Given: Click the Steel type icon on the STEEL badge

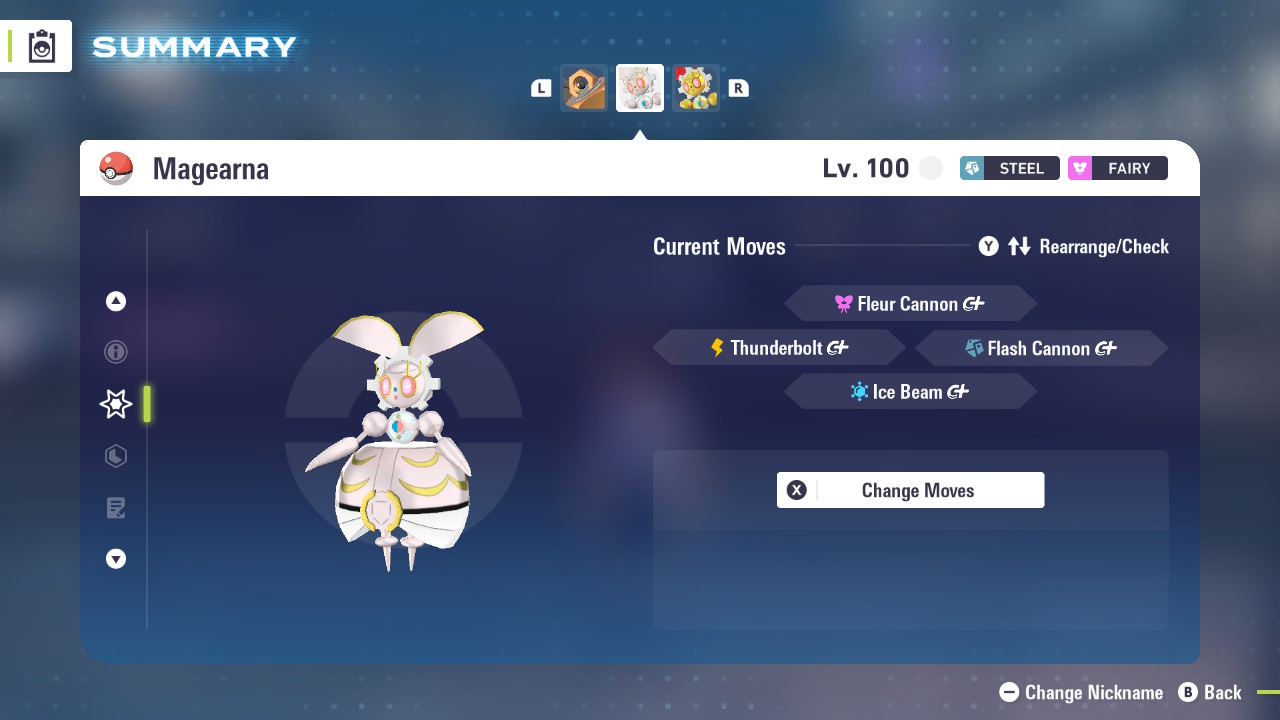Looking at the screenshot, I should [972, 168].
